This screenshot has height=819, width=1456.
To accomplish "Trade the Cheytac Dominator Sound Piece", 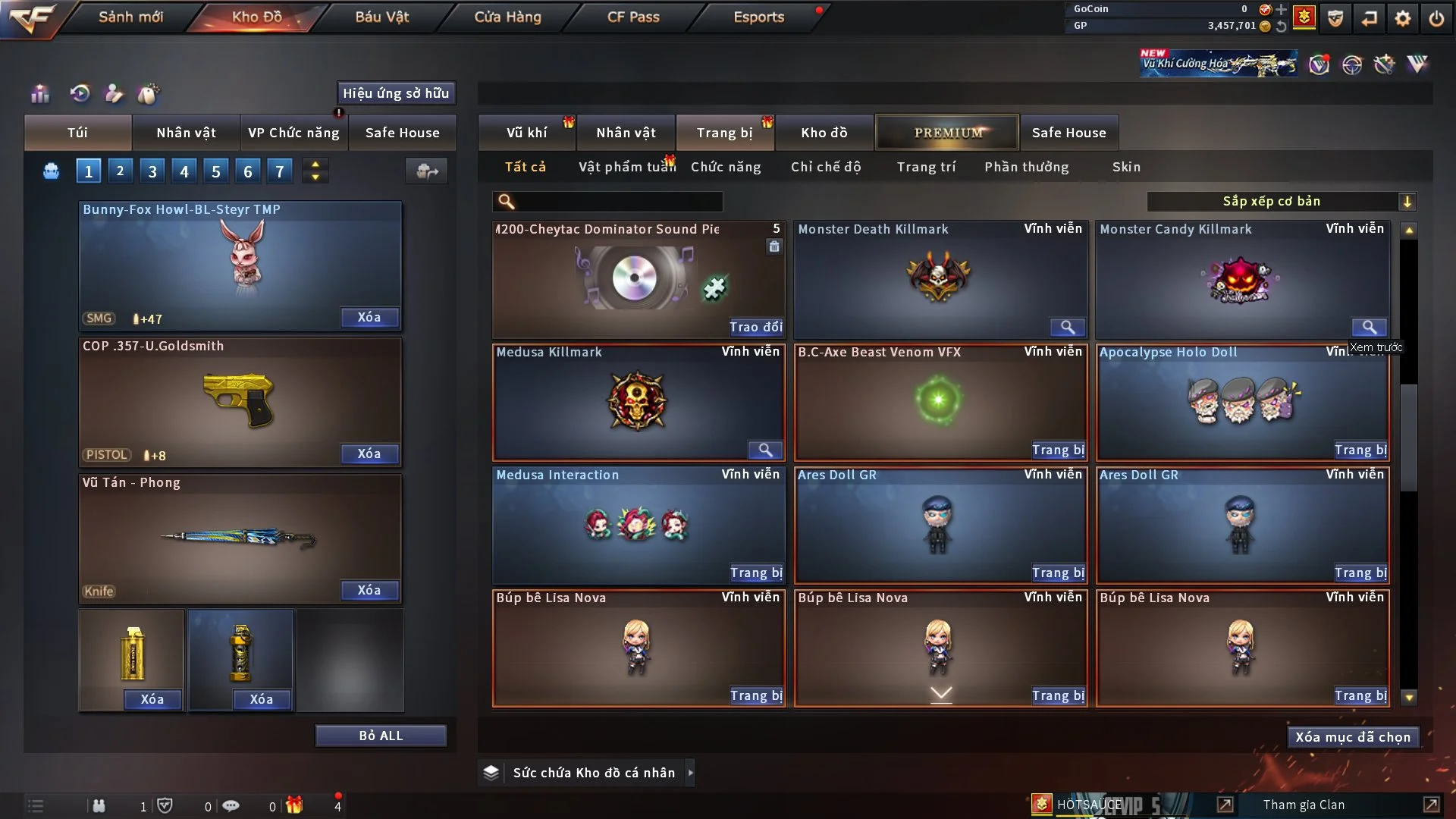I will pos(755,327).
